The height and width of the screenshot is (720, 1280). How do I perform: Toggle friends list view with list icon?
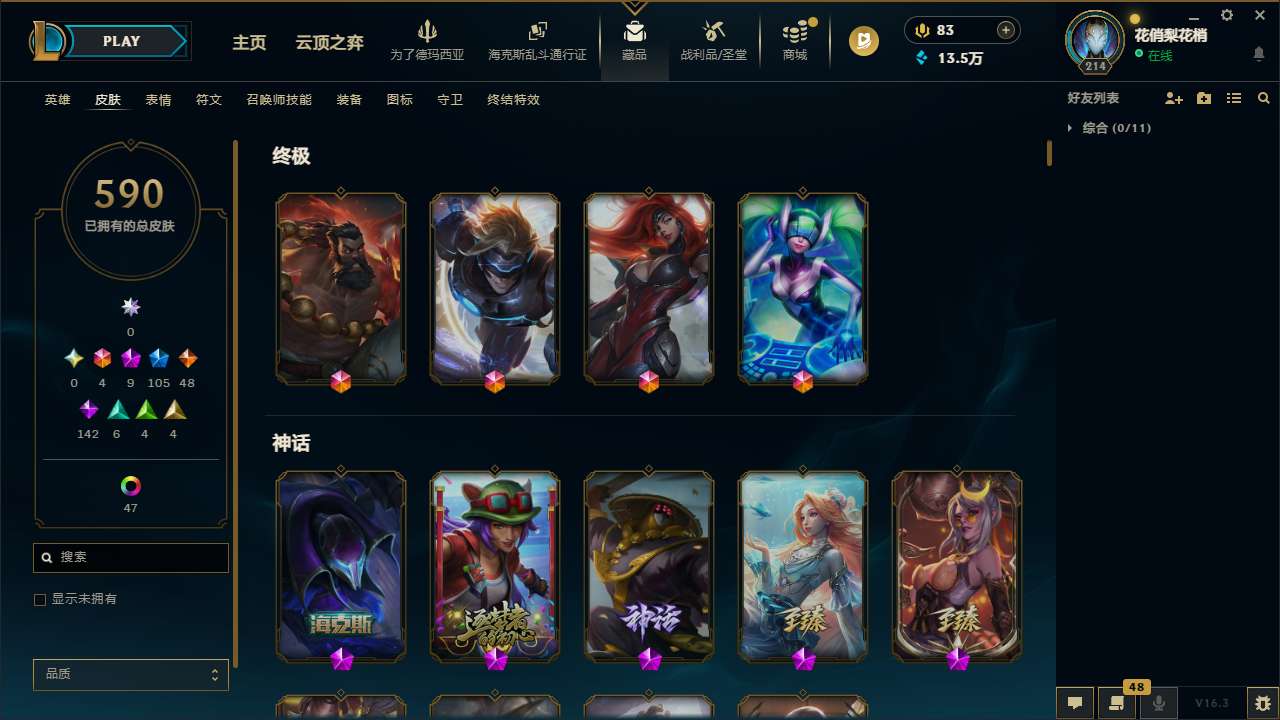1233,98
